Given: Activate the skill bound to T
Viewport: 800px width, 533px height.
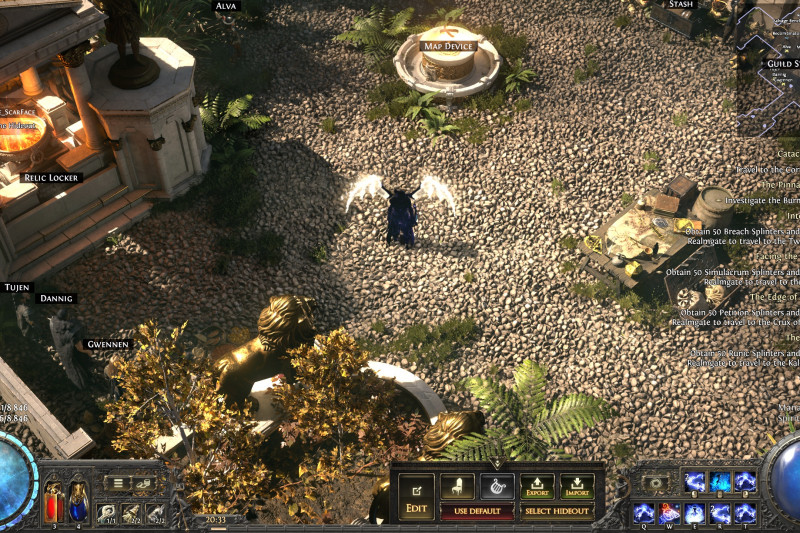Looking at the screenshot, I should point(745,513).
